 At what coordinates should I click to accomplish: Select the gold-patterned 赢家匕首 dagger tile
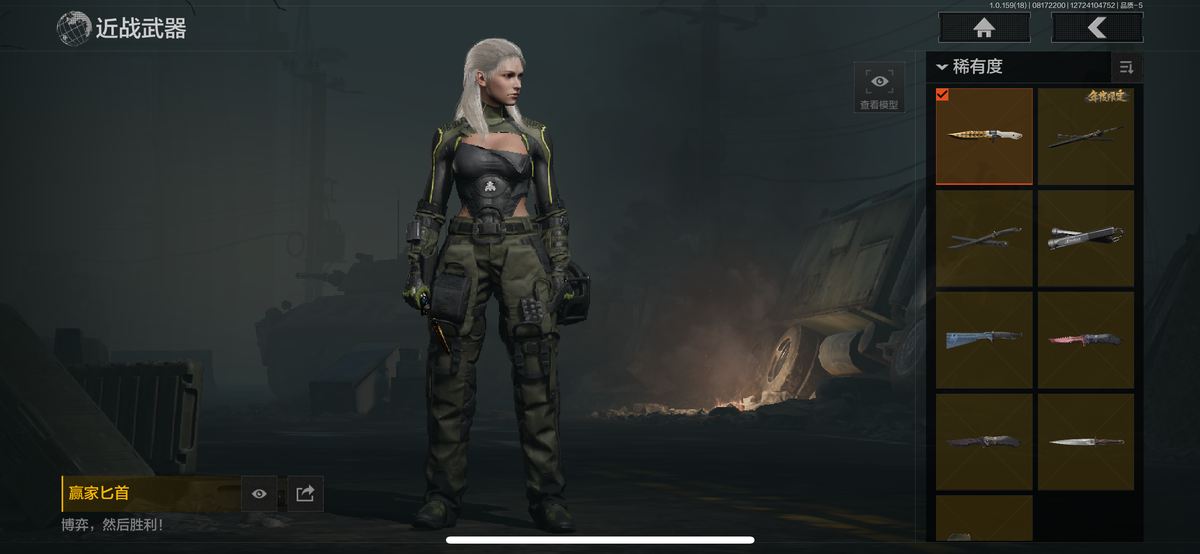[x=984, y=136]
